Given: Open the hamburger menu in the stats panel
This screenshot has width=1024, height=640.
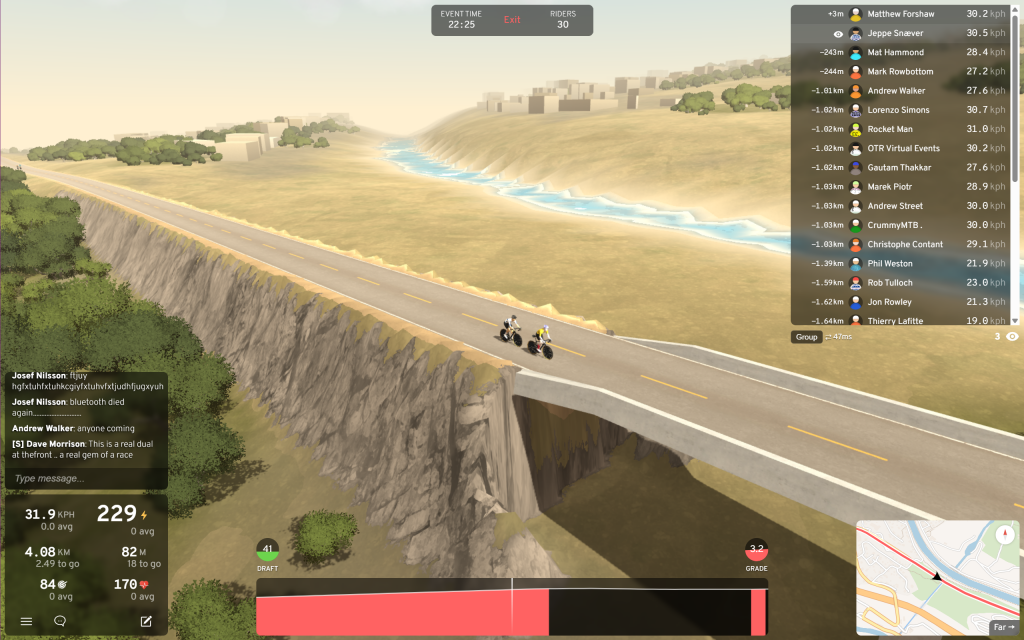Looking at the screenshot, I should click(26, 621).
